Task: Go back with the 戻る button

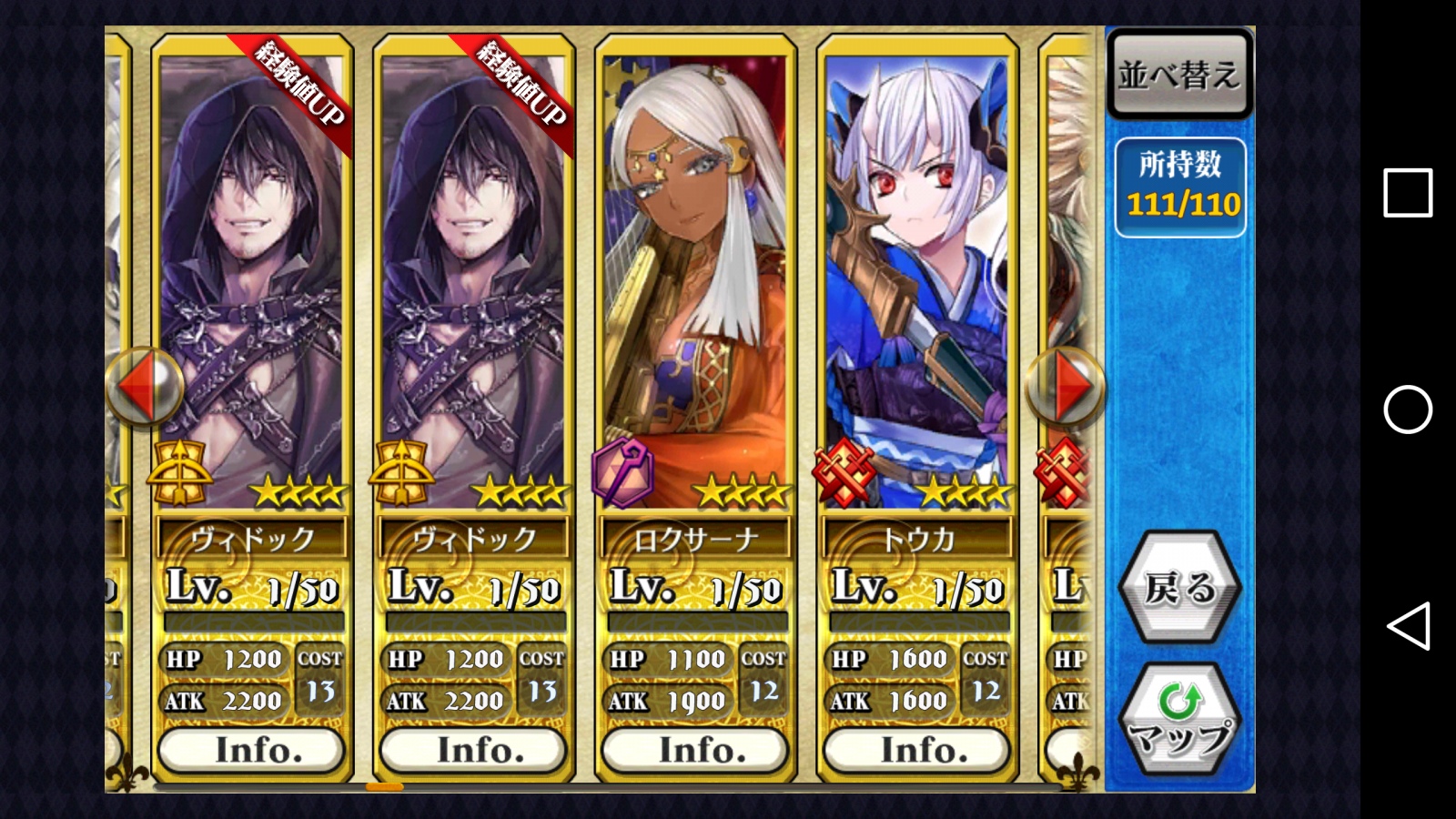Action: (1179, 588)
